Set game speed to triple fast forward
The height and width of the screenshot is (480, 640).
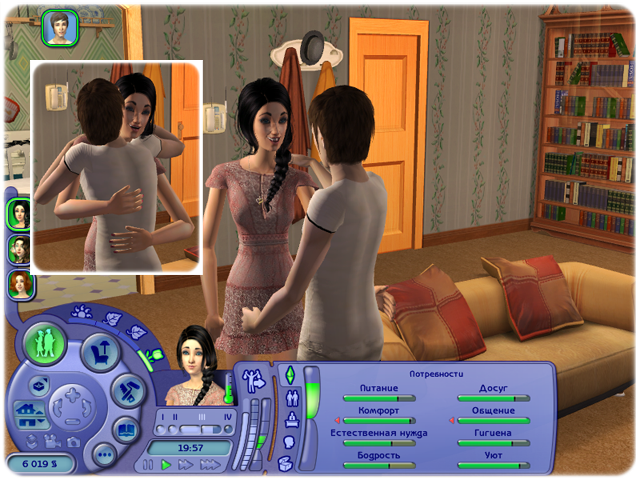[210, 465]
